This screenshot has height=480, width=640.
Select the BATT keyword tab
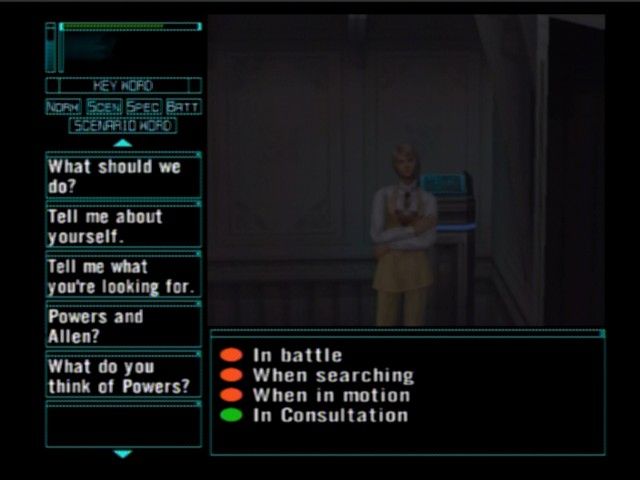point(183,106)
